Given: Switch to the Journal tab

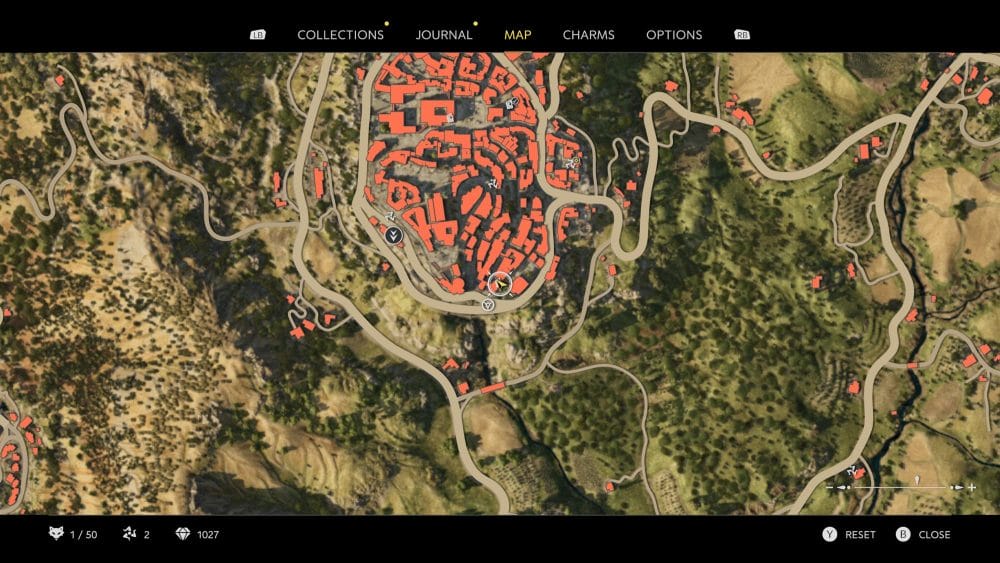Looking at the screenshot, I should (444, 35).
